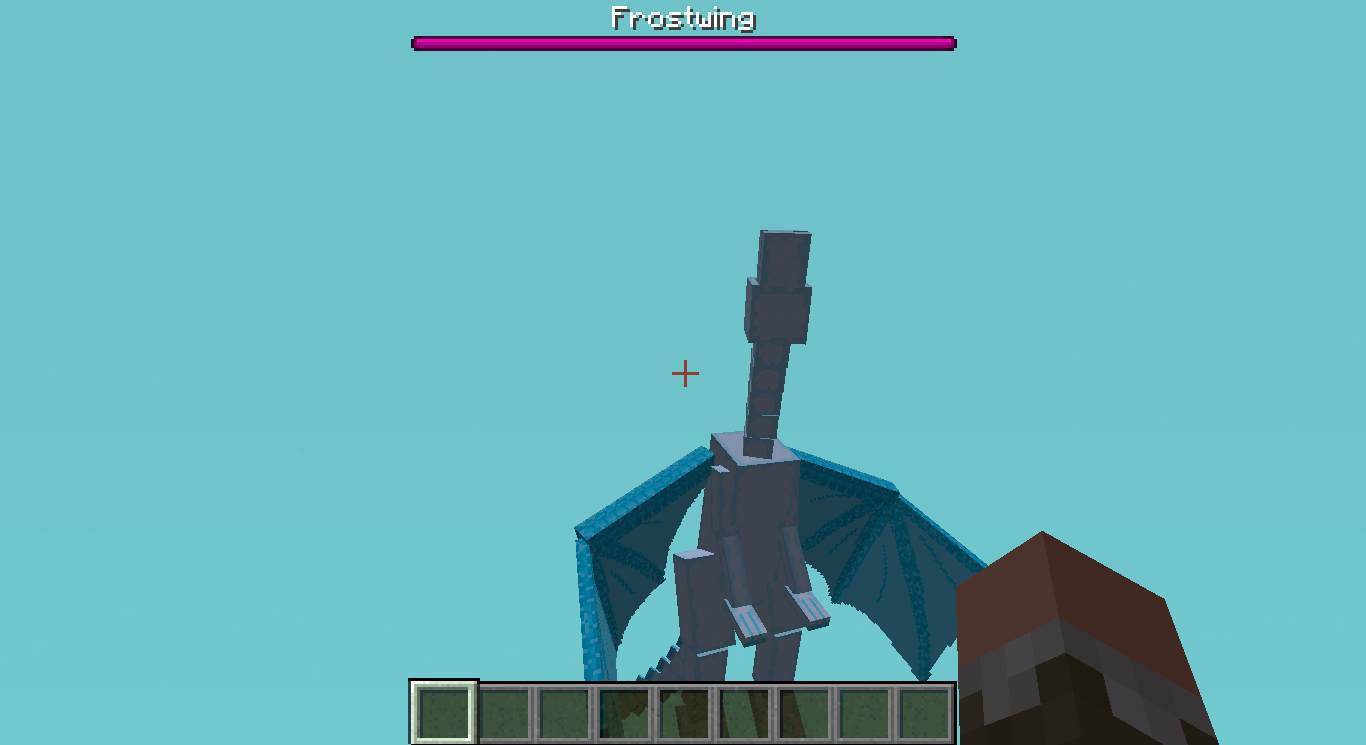The image size is (1366, 745).
Task: Click the magenta Frostwing health bar
Action: click(683, 43)
